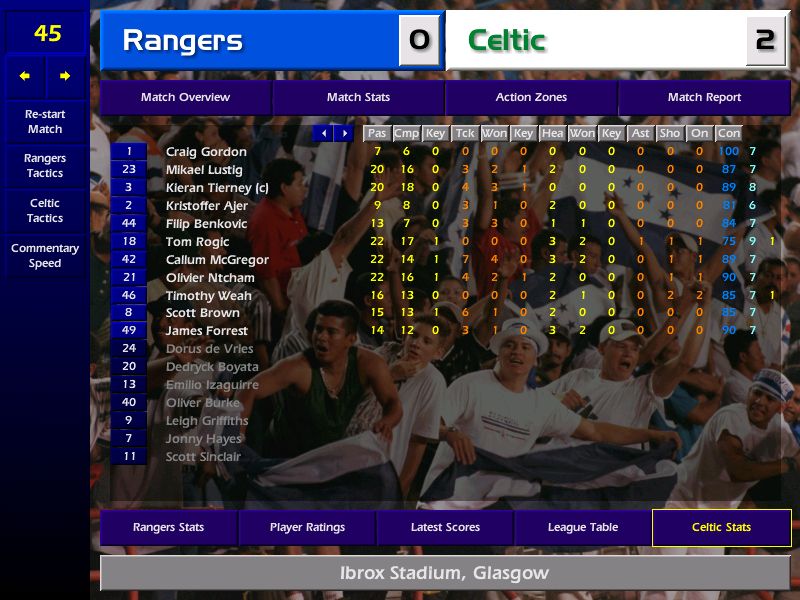
Task: Click stats column scroll-left arrow
Action: (323, 133)
